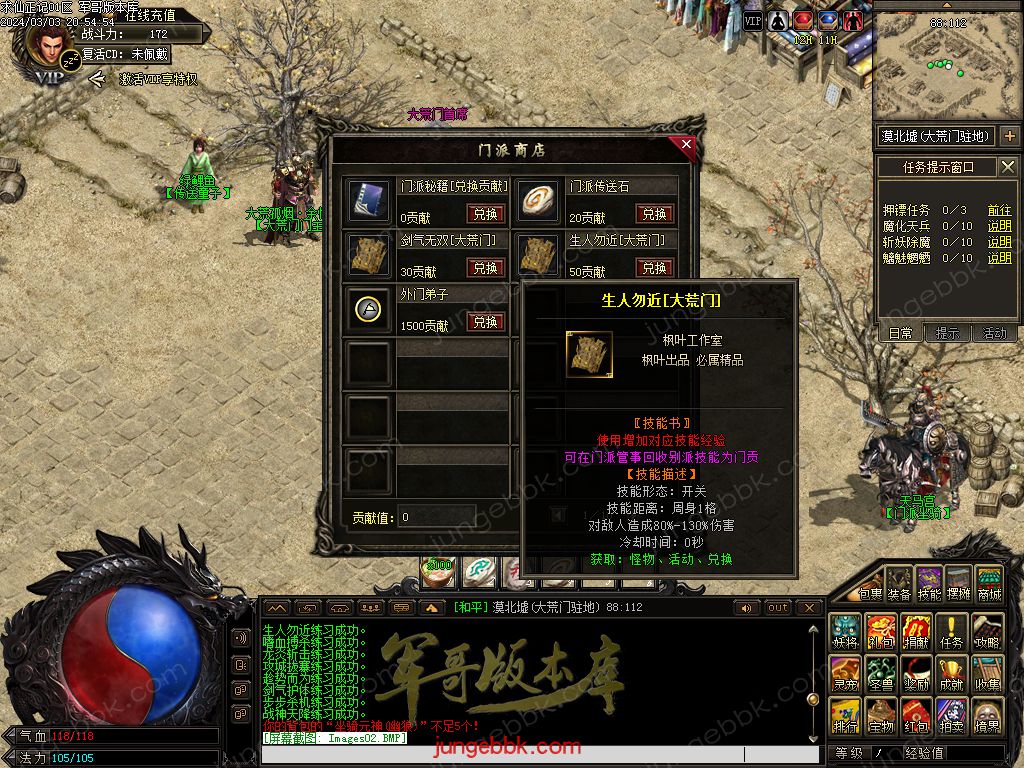Click 兑换 for the 剑气无双 skill book
Viewport: 1024px width, 768px height.
[485, 268]
